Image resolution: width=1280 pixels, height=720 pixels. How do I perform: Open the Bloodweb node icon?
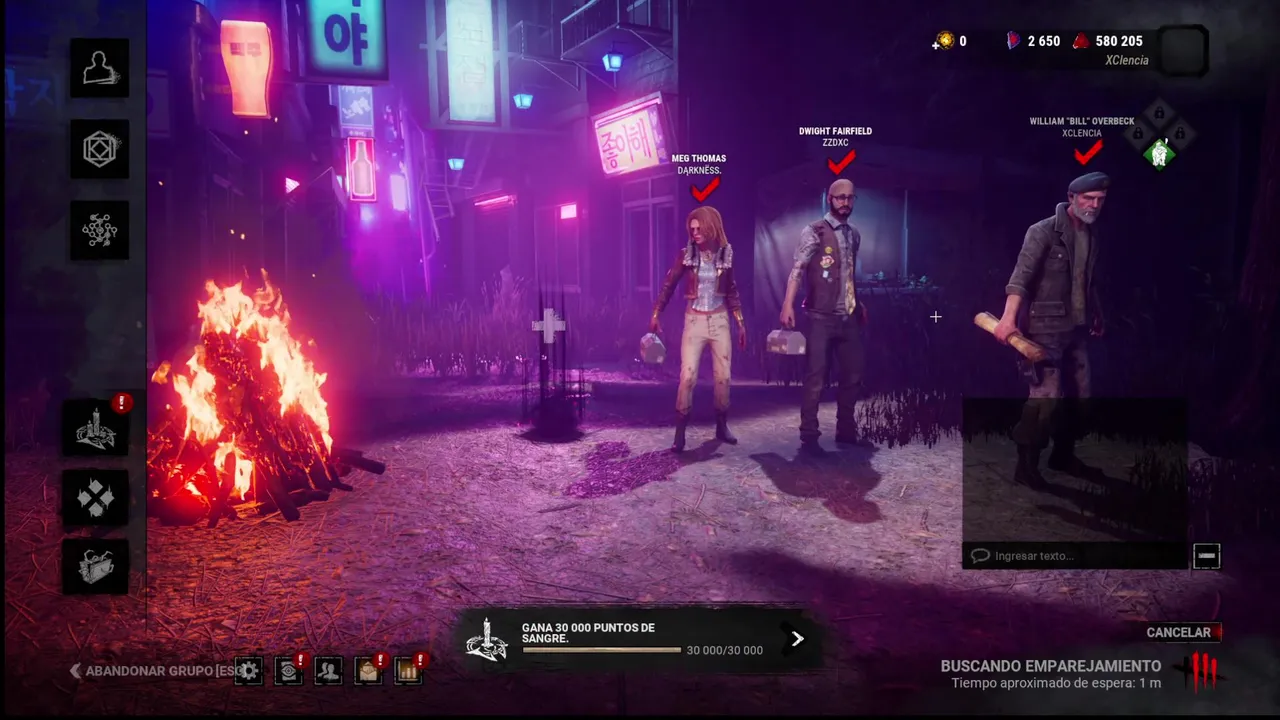pos(99,230)
